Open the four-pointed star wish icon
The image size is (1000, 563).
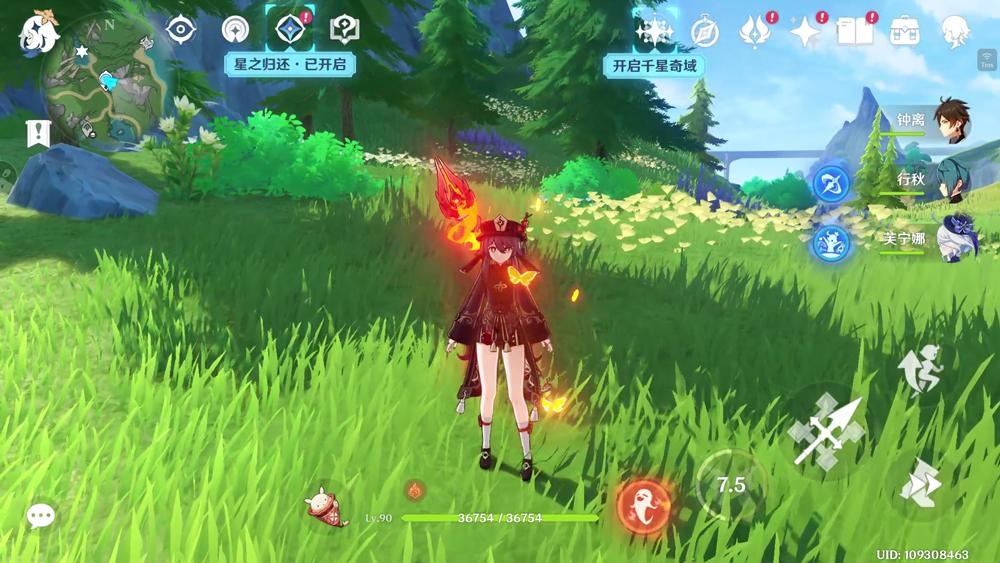[805, 31]
